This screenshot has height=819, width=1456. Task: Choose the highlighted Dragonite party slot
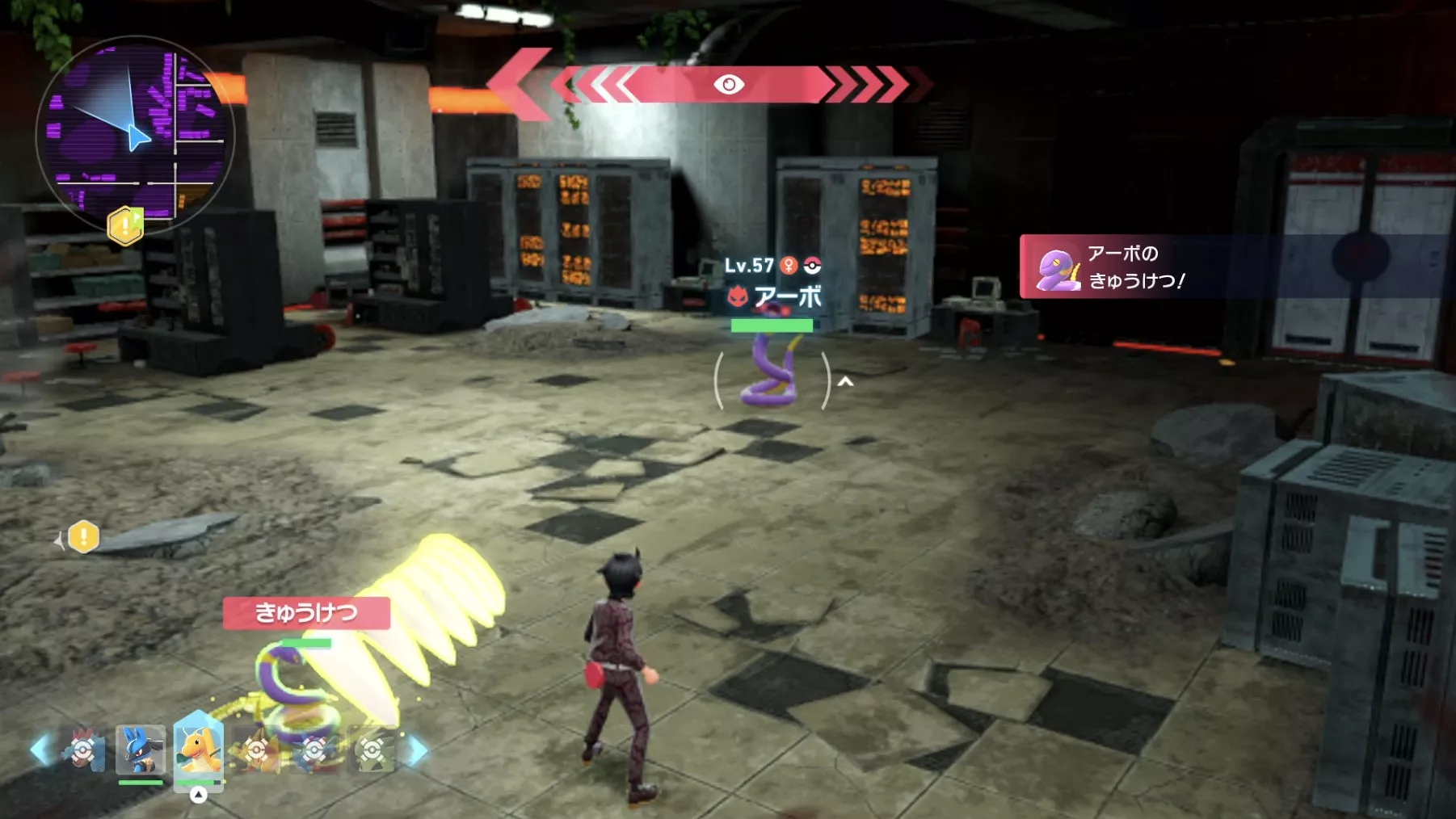click(x=198, y=750)
